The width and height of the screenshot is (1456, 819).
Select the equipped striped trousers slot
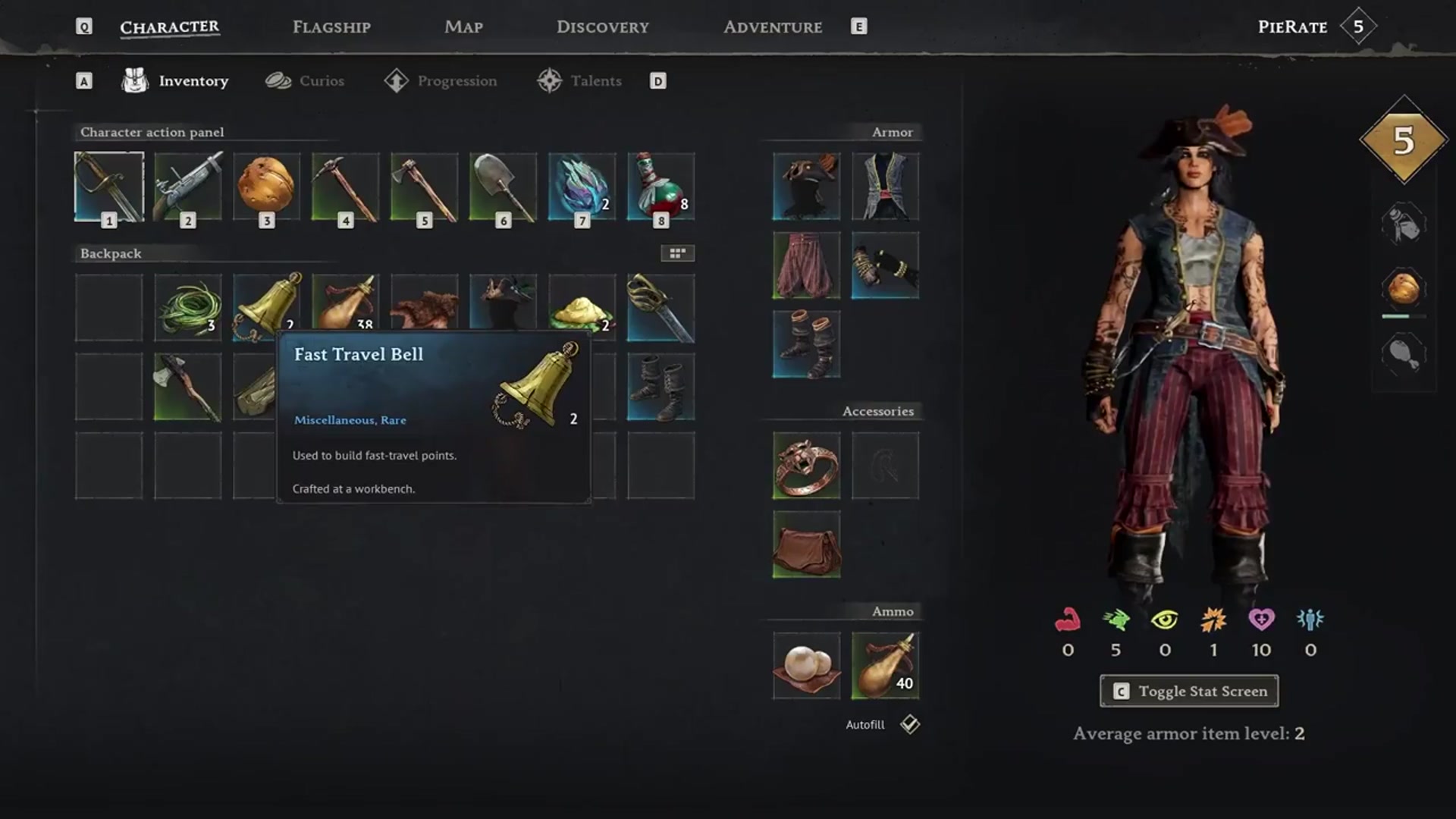(806, 265)
